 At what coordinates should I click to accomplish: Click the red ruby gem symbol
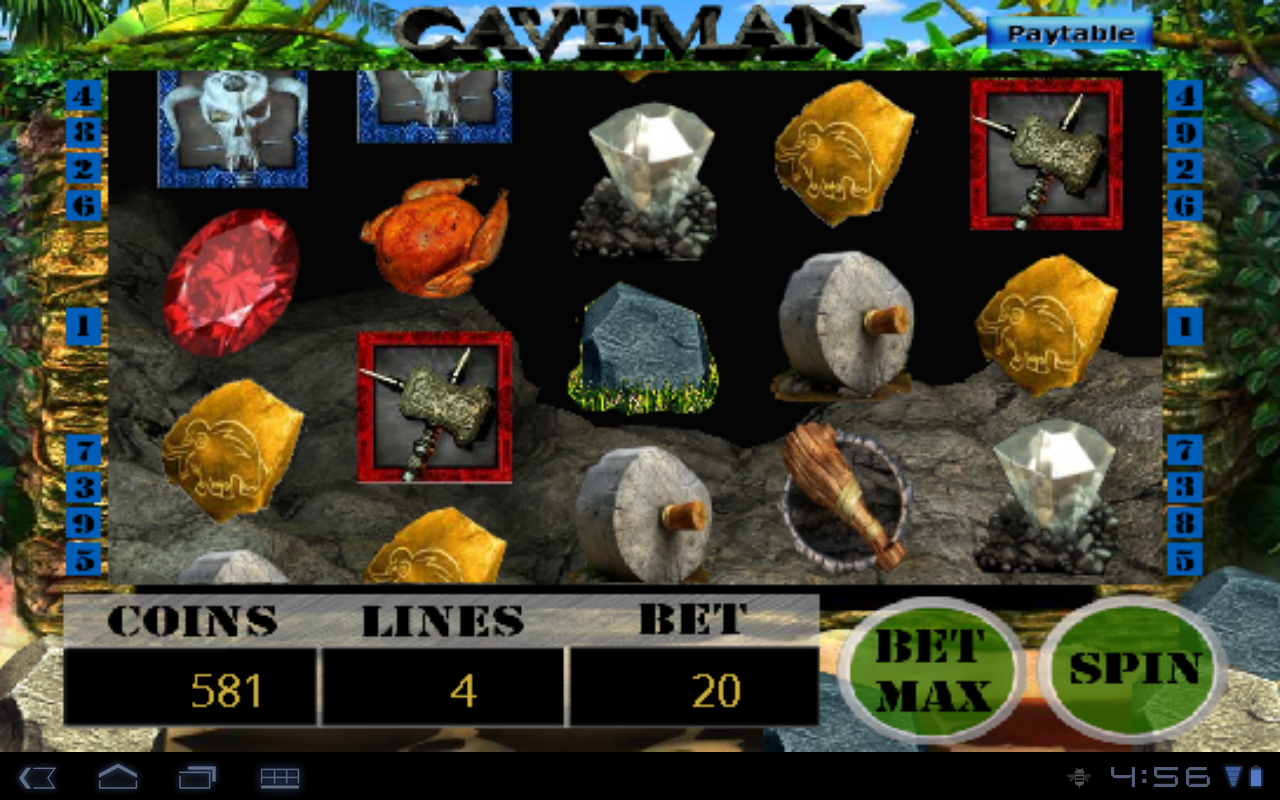tap(228, 280)
